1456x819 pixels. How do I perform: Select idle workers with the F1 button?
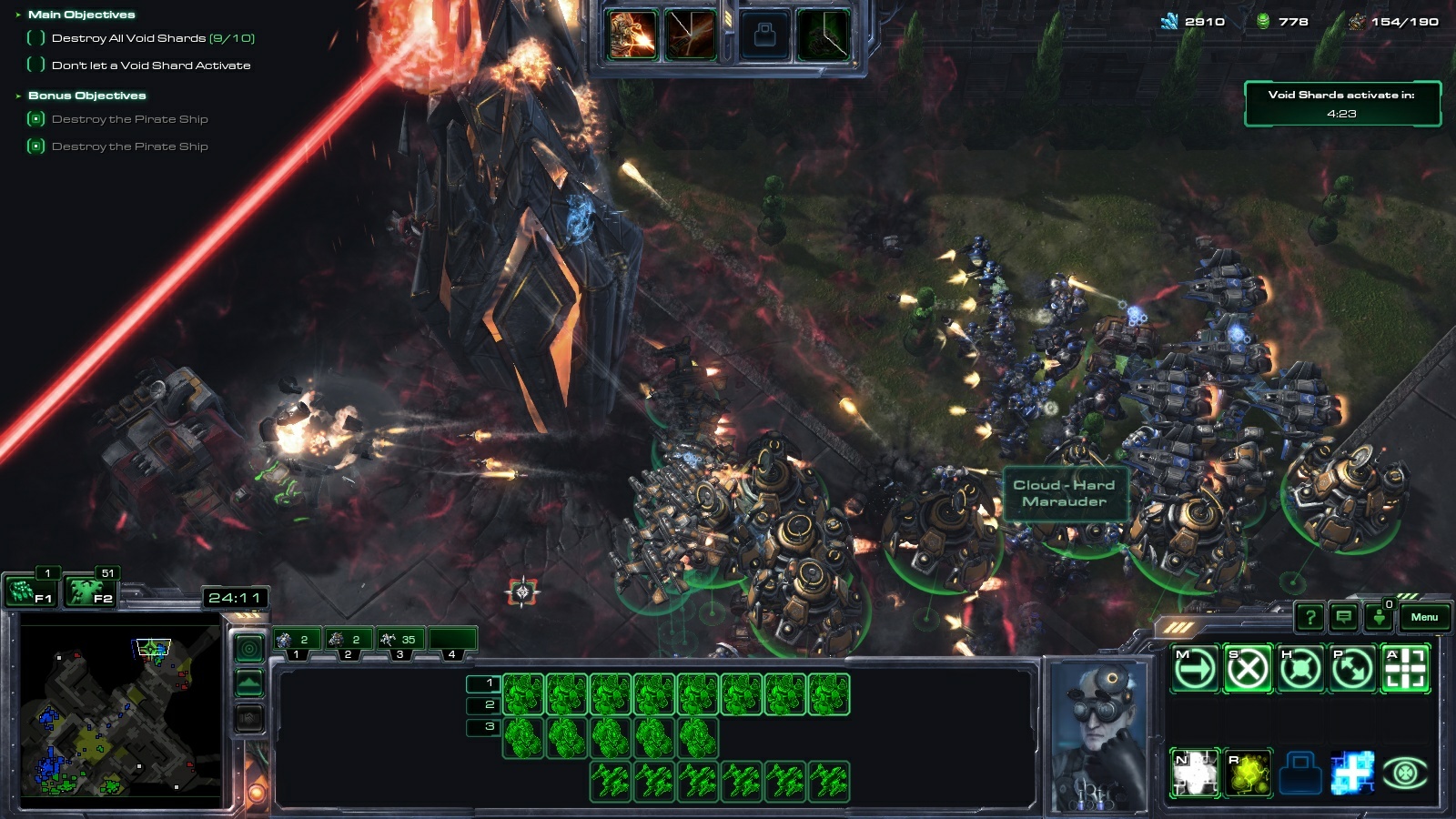31,592
